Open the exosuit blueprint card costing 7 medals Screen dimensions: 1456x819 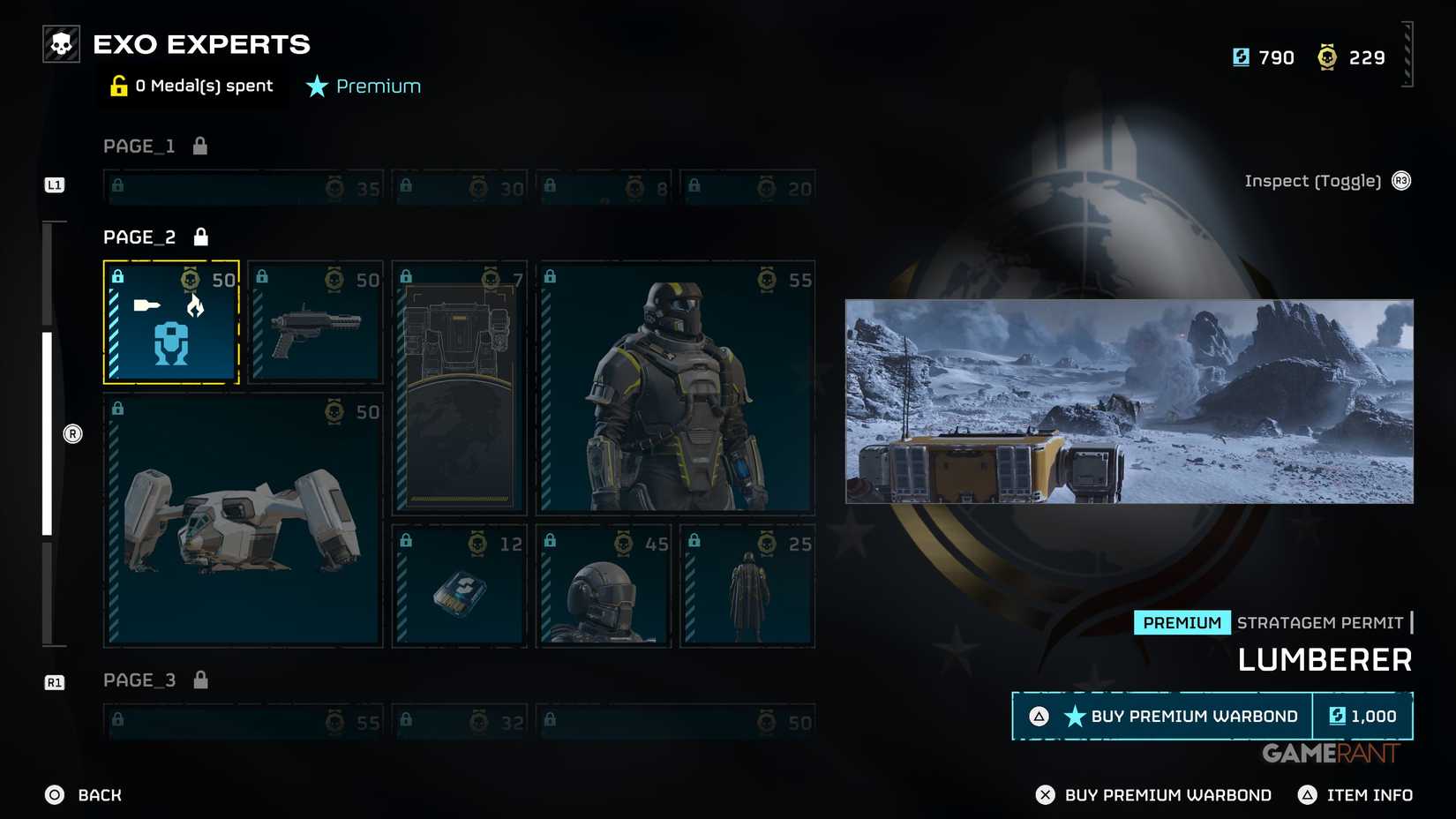click(x=459, y=388)
